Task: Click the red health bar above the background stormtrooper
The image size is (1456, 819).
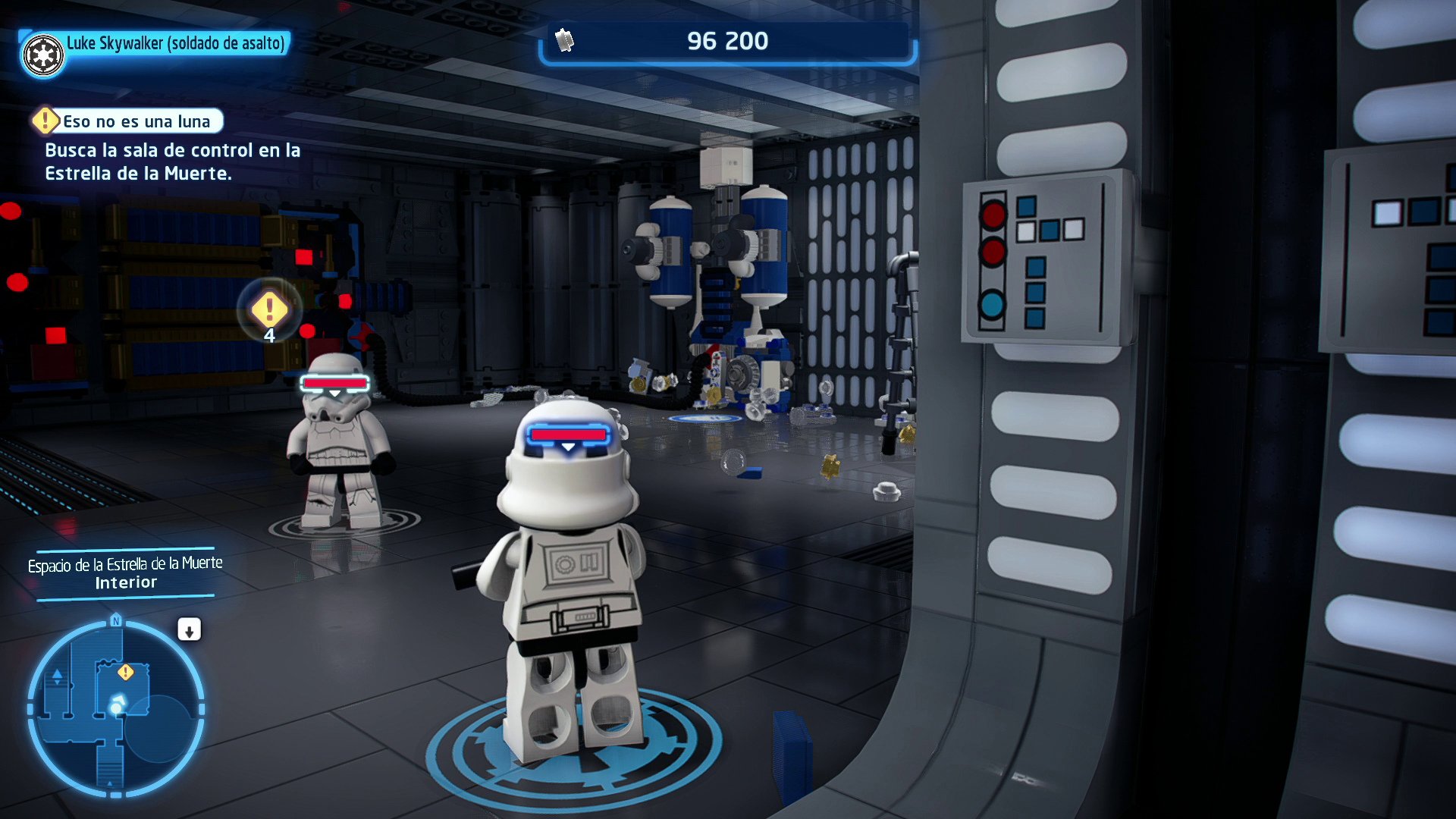Action: [x=334, y=383]
